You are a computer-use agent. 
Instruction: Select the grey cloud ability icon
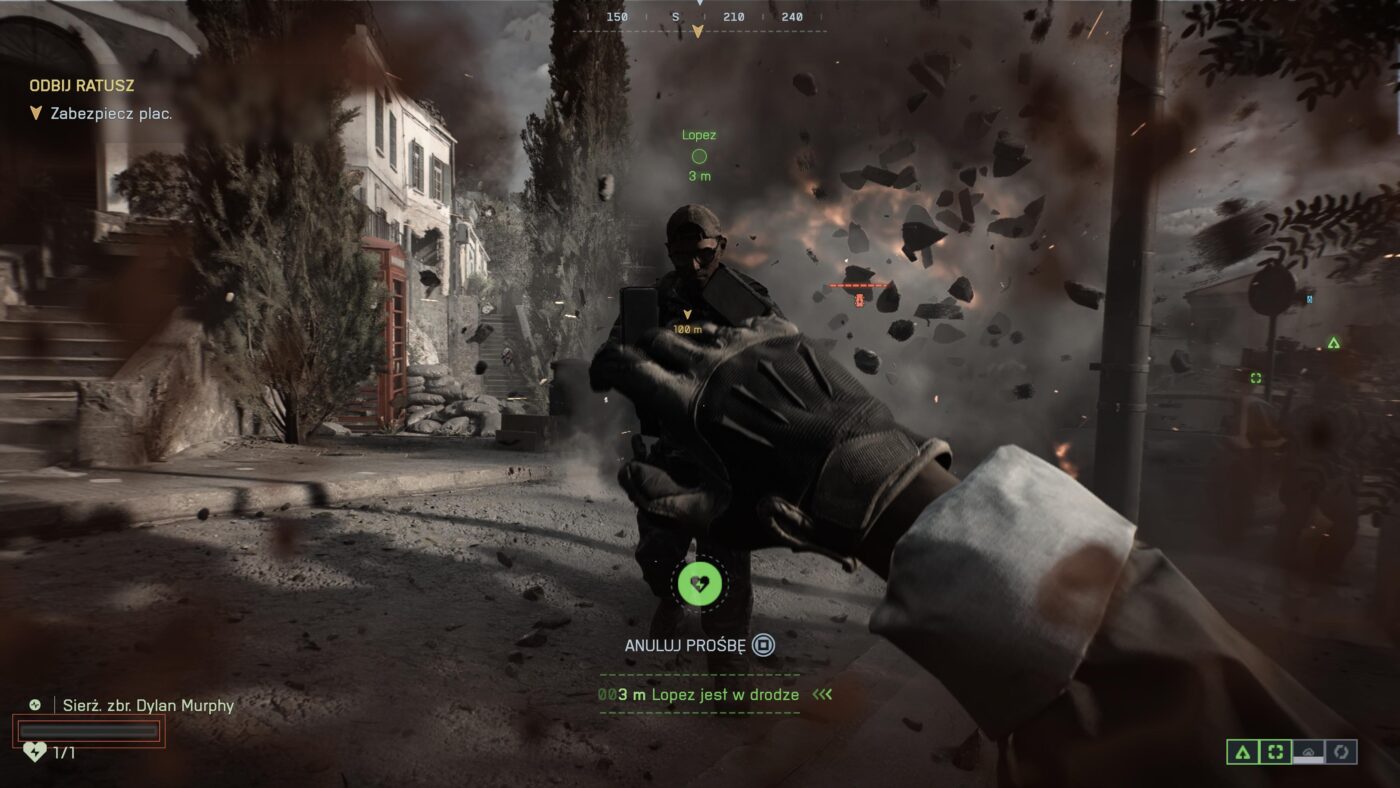(x=1308, y=752)
